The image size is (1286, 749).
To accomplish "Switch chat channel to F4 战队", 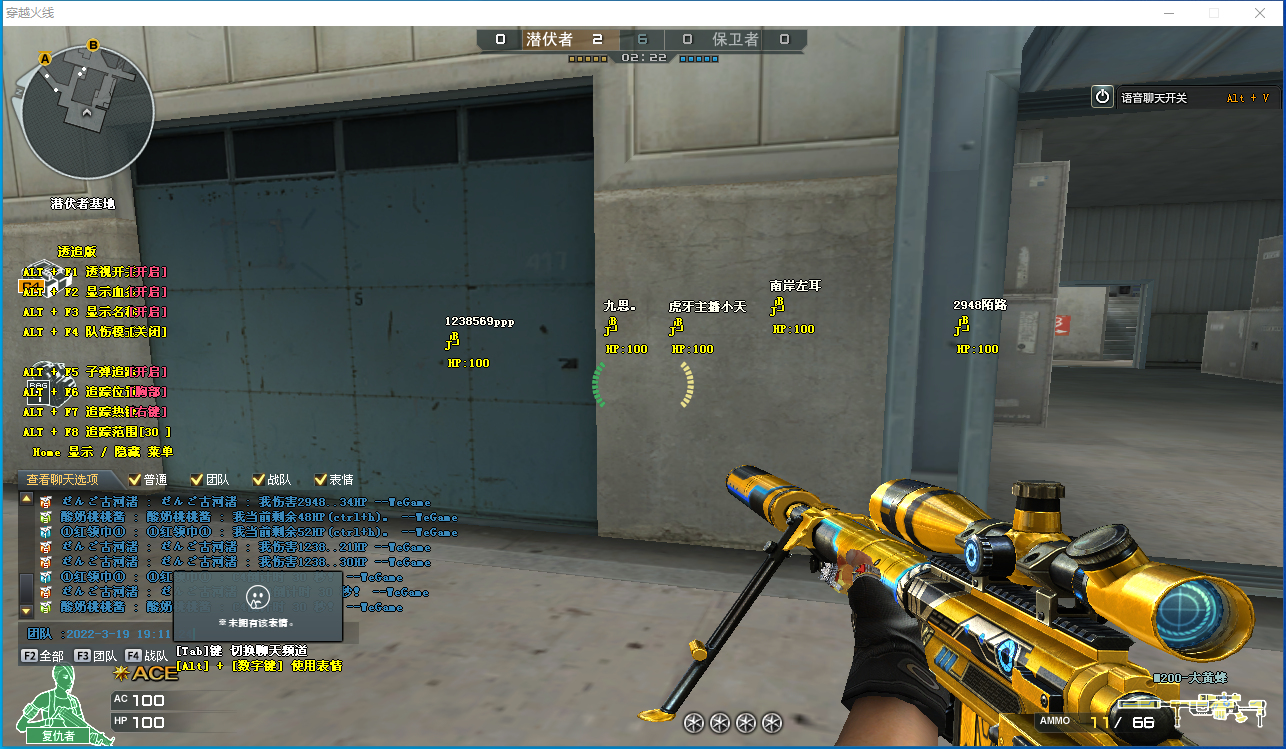I will click(146, 656).
